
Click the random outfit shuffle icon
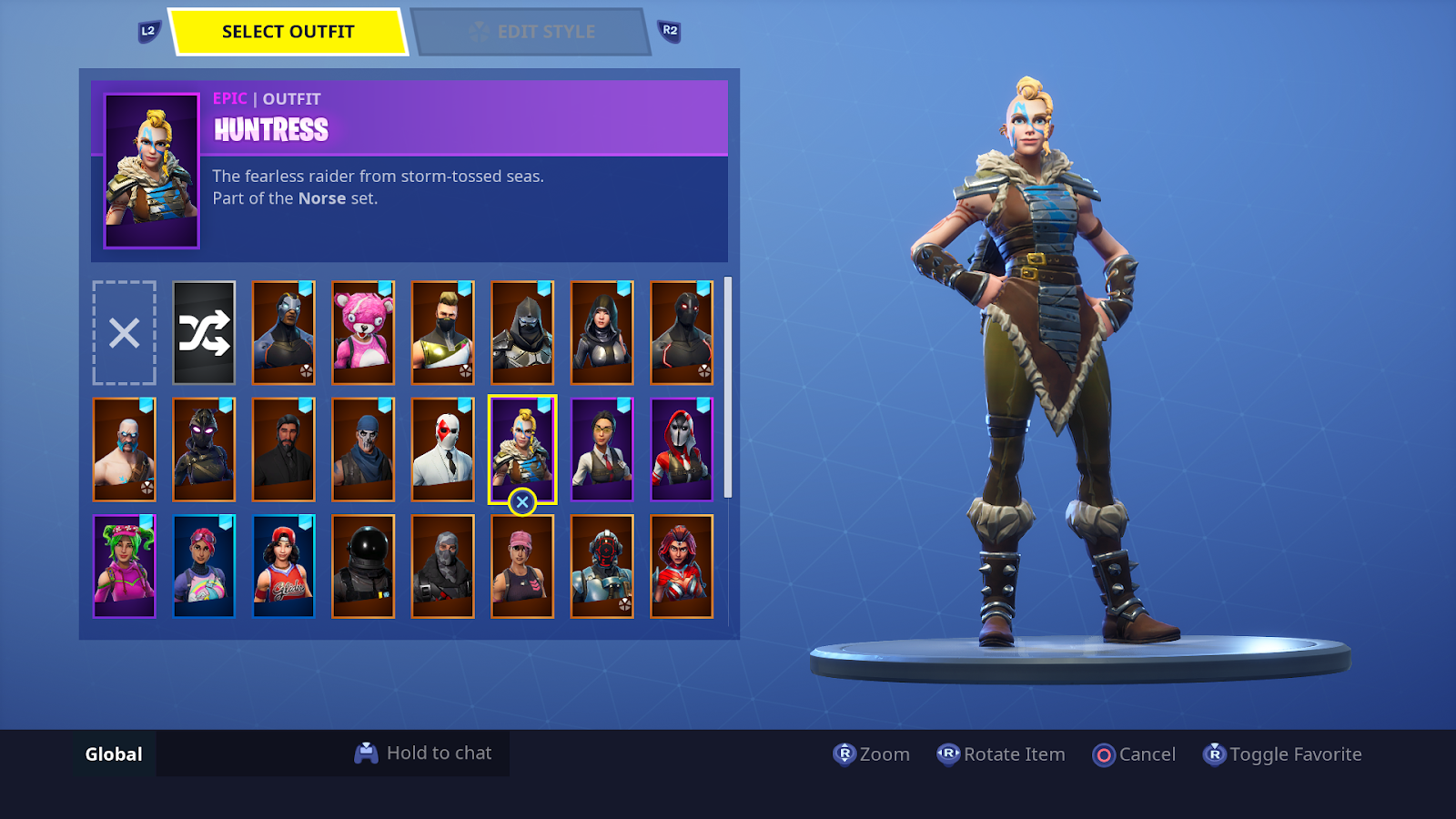[x=206, y=335]
